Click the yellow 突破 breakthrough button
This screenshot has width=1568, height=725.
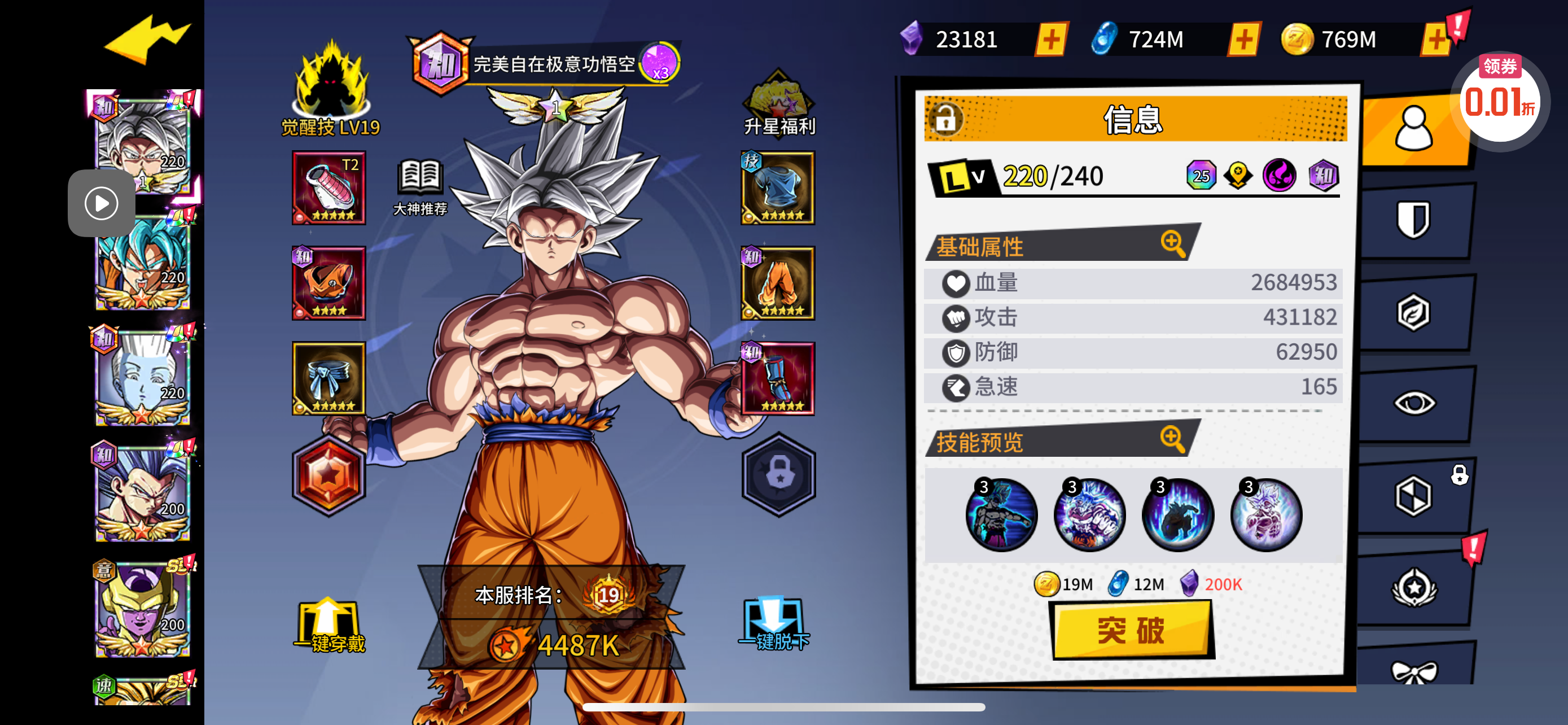[x=1132, y=630]
